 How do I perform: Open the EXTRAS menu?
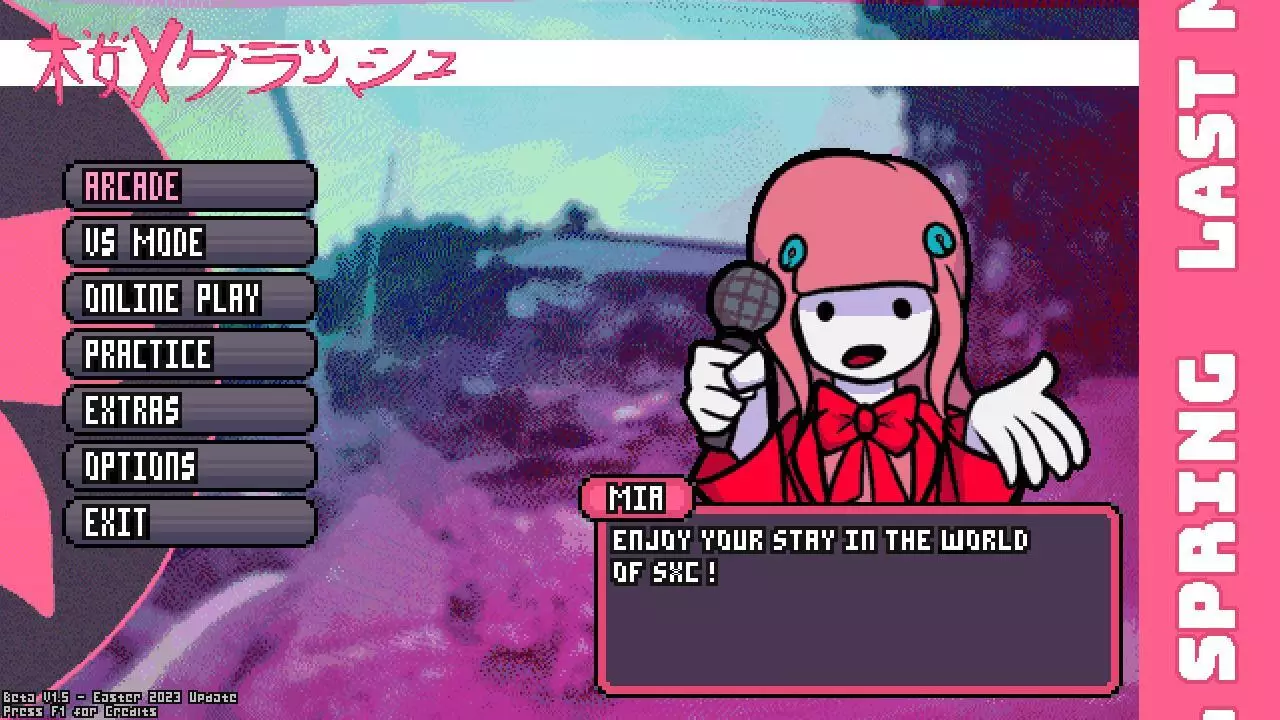click(188, 410)
